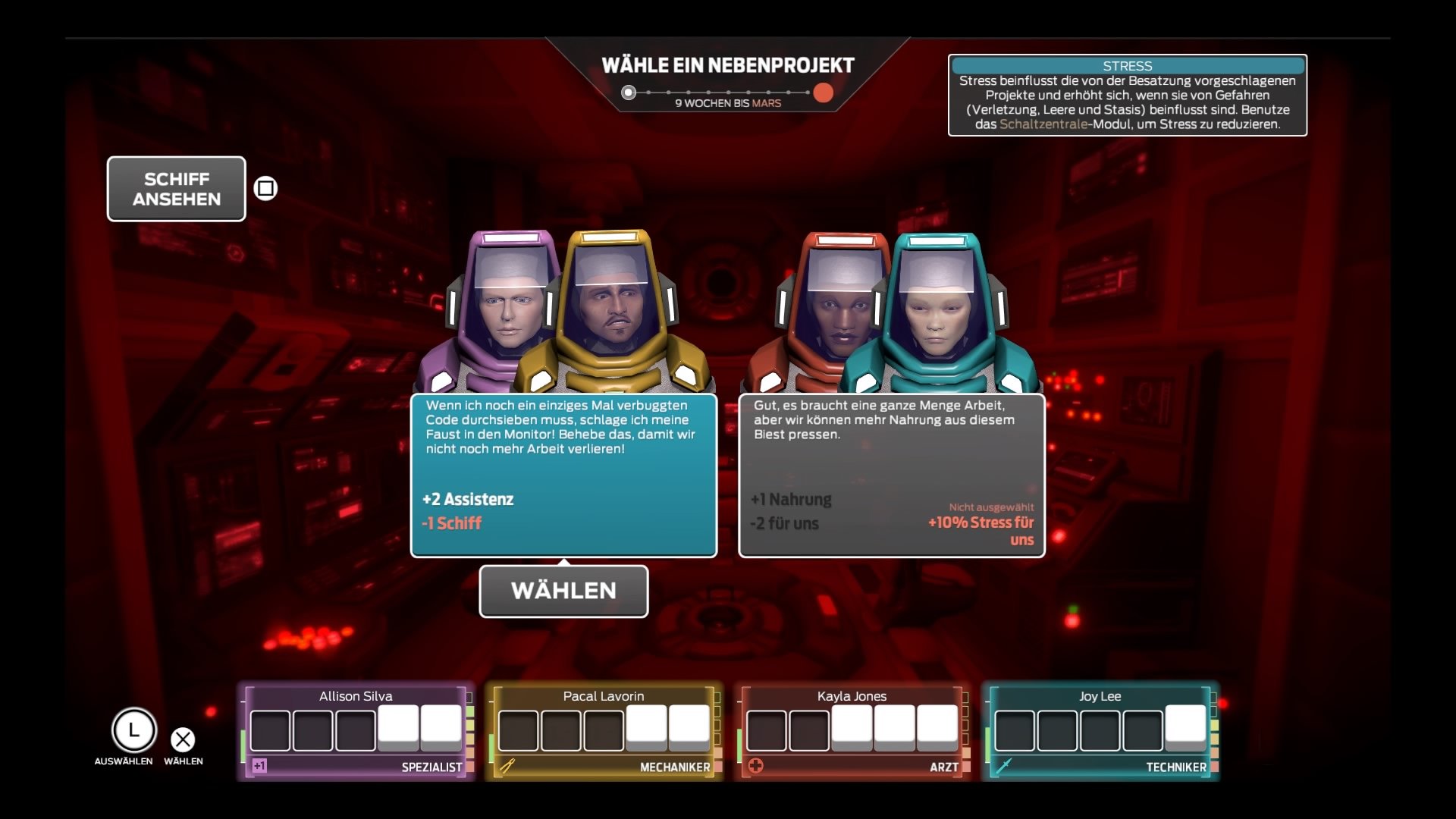Select the Spezialist +1 icon on Allison Silva's card

pyautogui.click(x=258, y=767)
